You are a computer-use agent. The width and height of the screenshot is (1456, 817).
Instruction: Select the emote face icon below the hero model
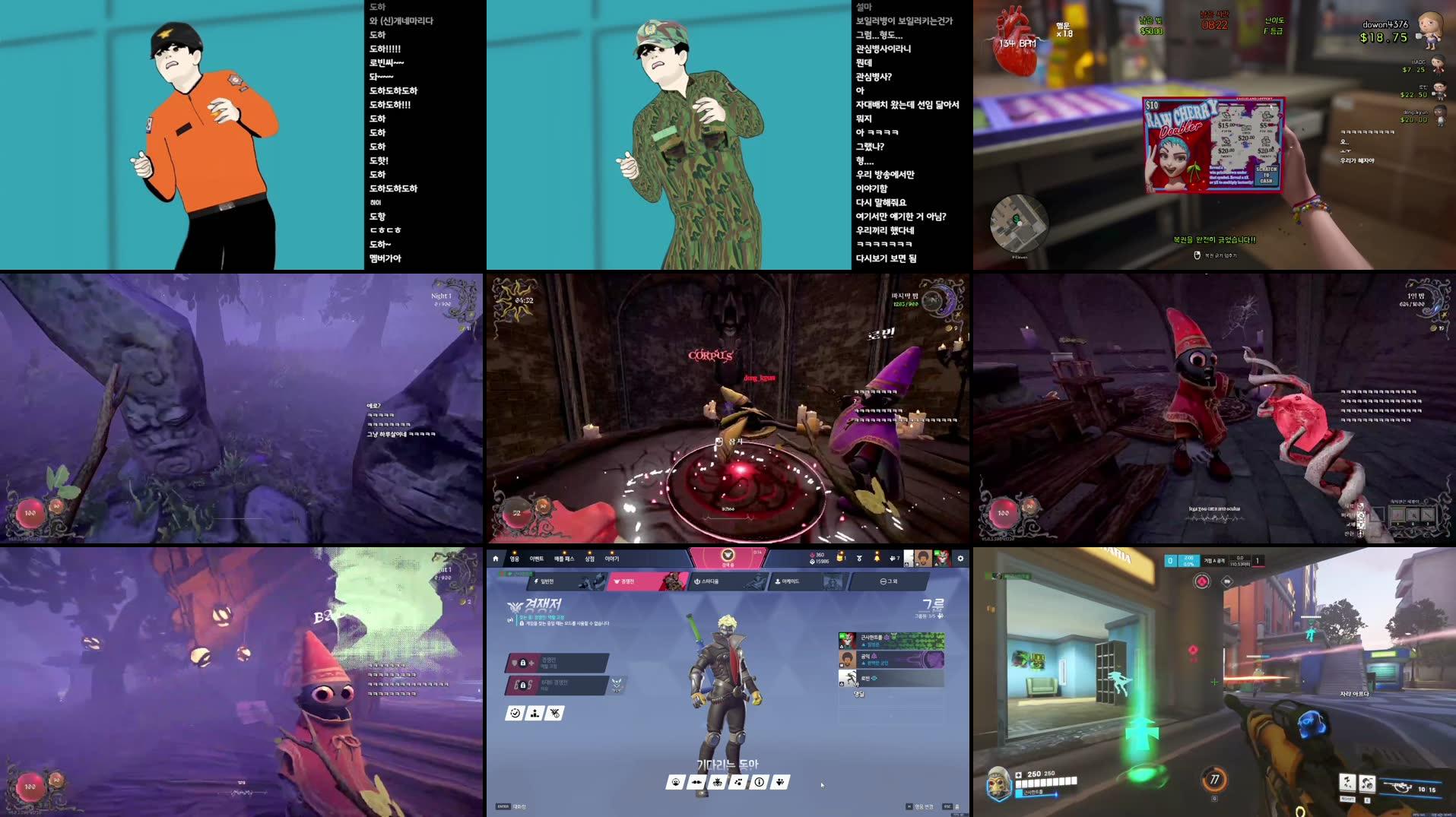click(676, 782)
